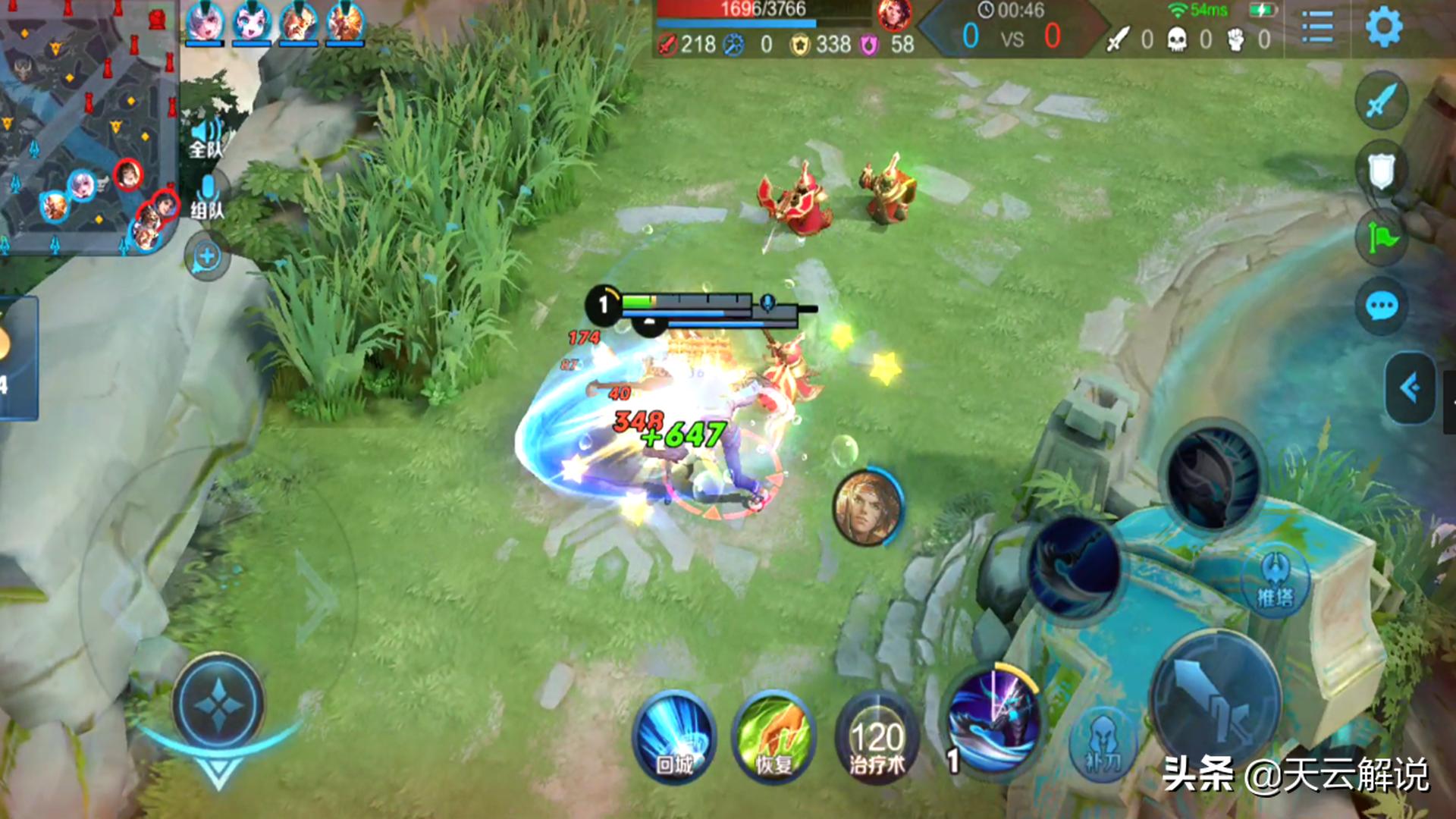Open the equipment shop star button
The image size is (1456, 819).
(218, 705)
